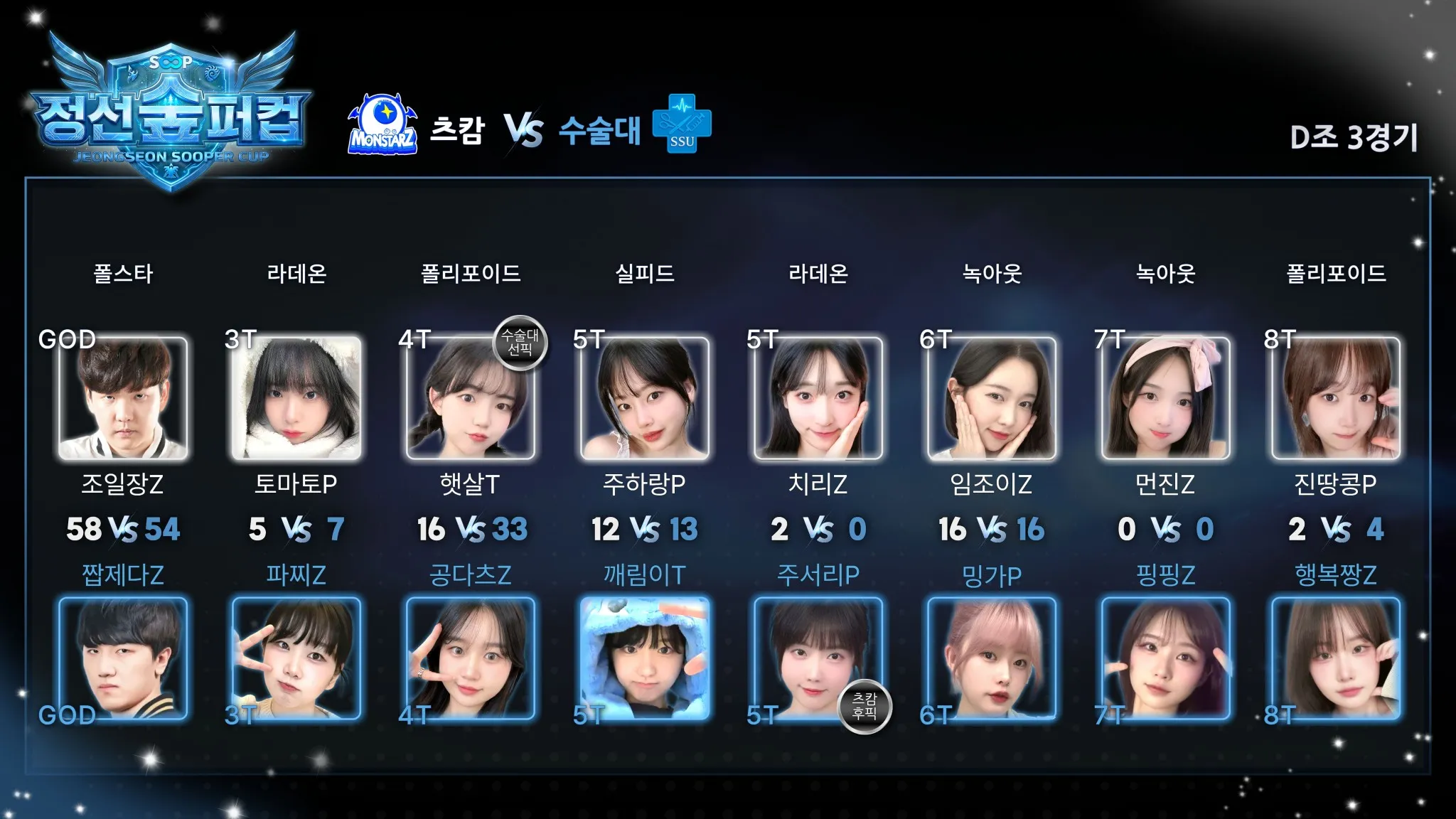This screenshot has width=1456, height=819.
Task: Click the MonstarZ team logo
Action: (382, 125)
